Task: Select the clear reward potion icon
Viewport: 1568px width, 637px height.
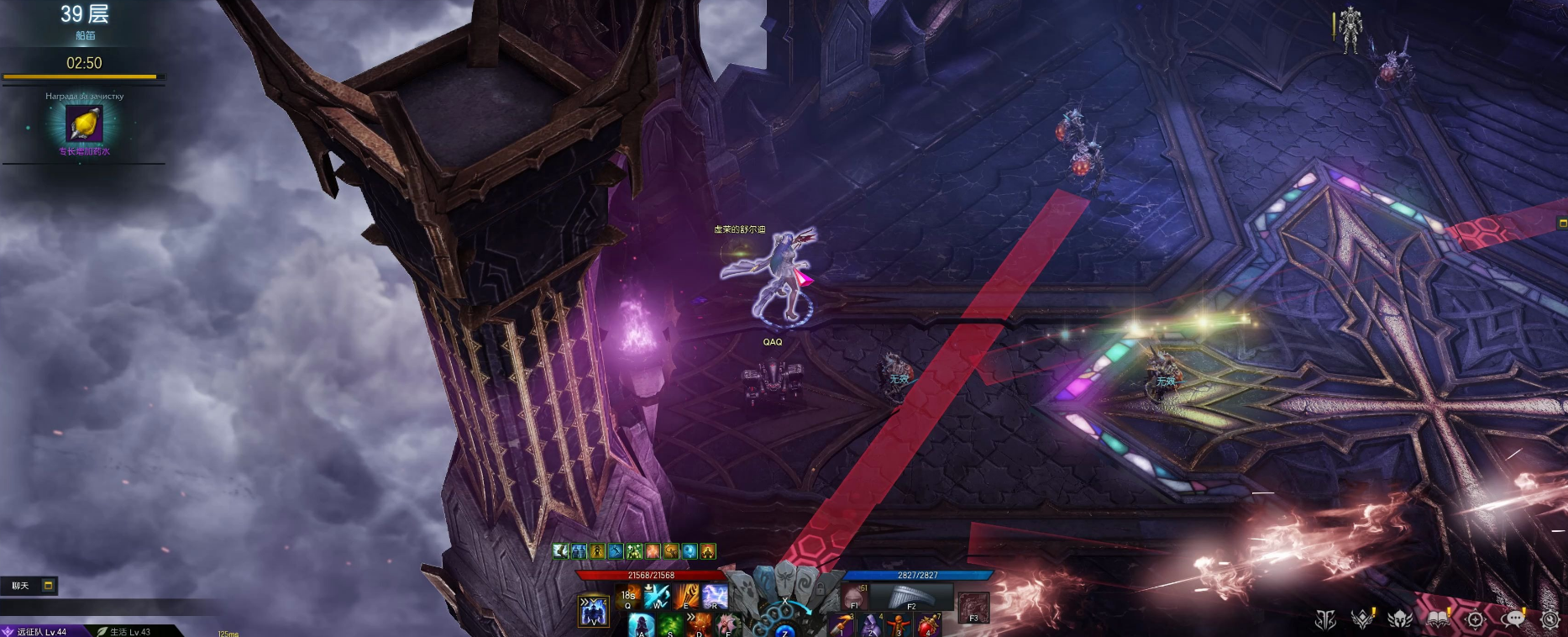Action: (84, 125)
